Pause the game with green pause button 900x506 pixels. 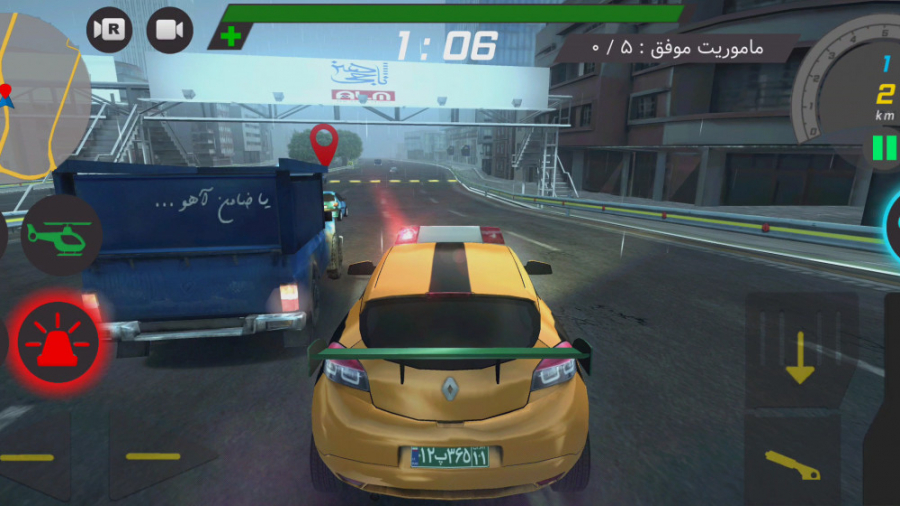point(884,148)
